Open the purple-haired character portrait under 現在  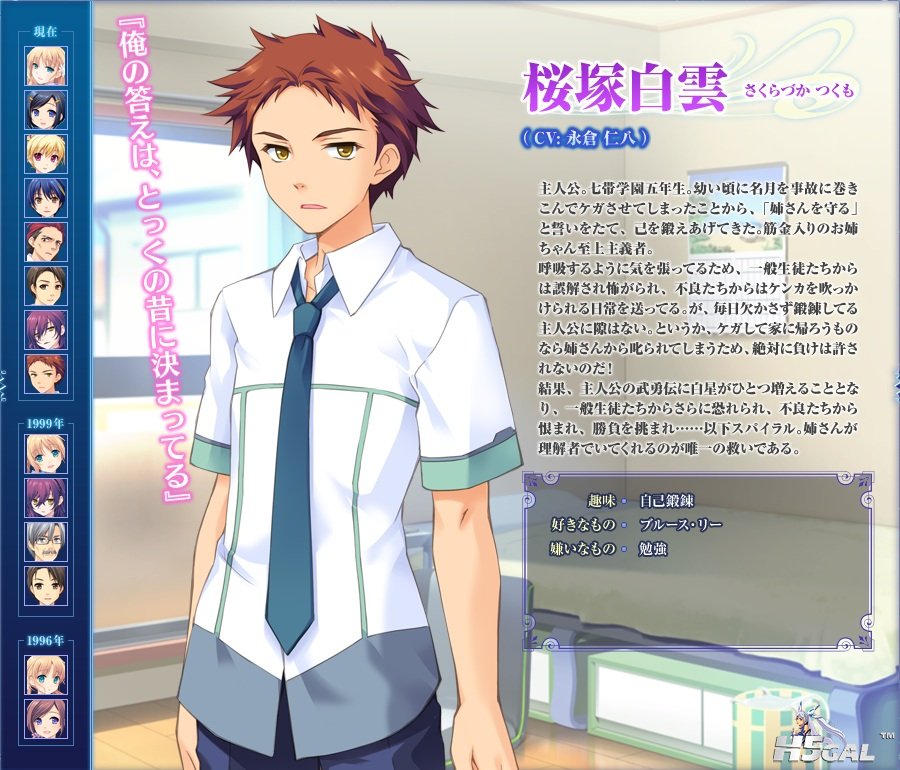(x=47, y=330)
